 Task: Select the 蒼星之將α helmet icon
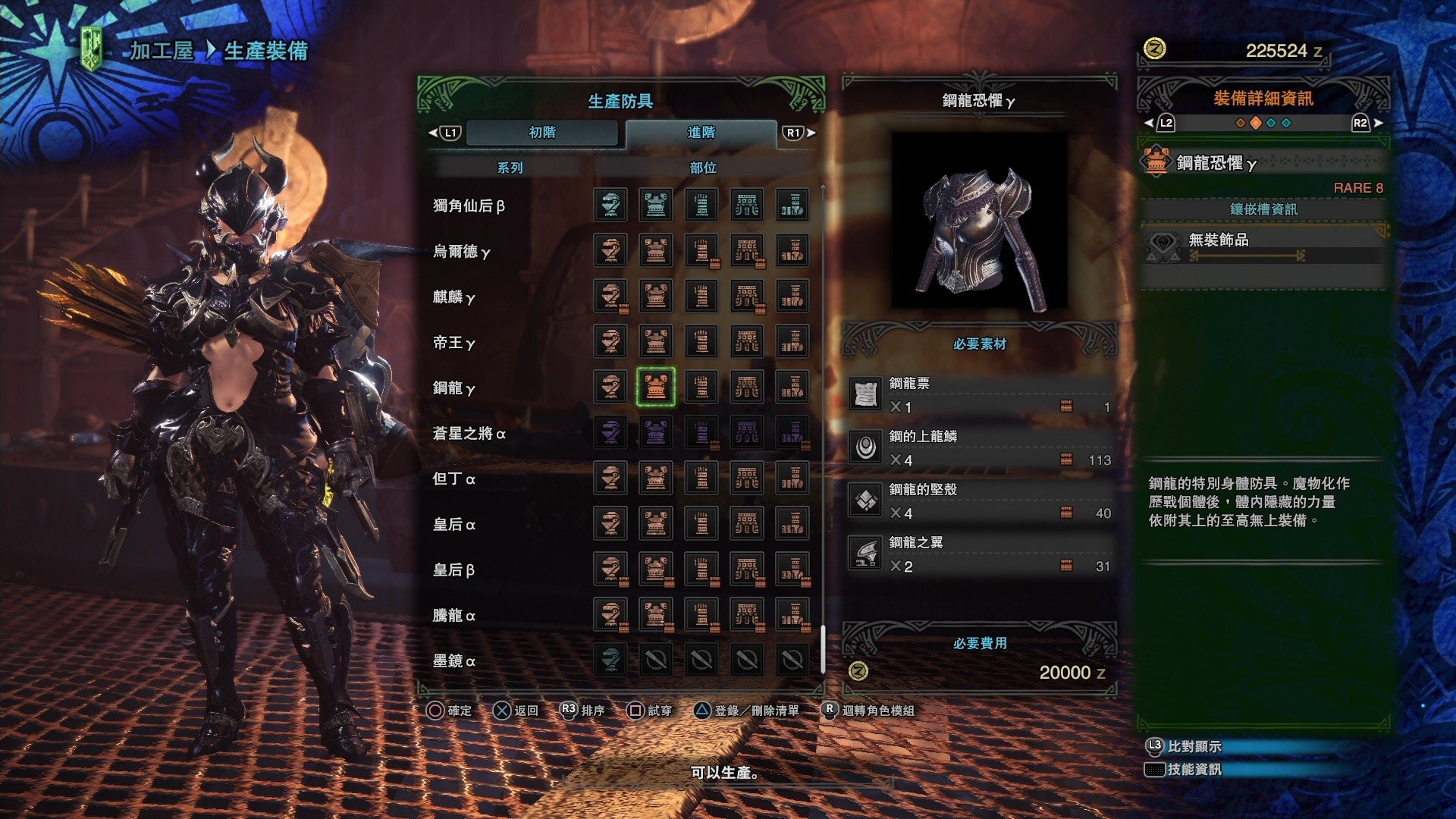pos(610,432)
